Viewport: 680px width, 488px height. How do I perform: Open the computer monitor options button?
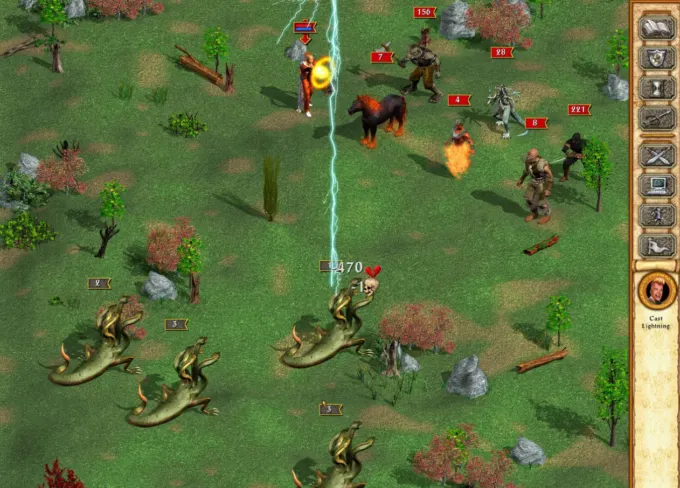click(655, 184)
